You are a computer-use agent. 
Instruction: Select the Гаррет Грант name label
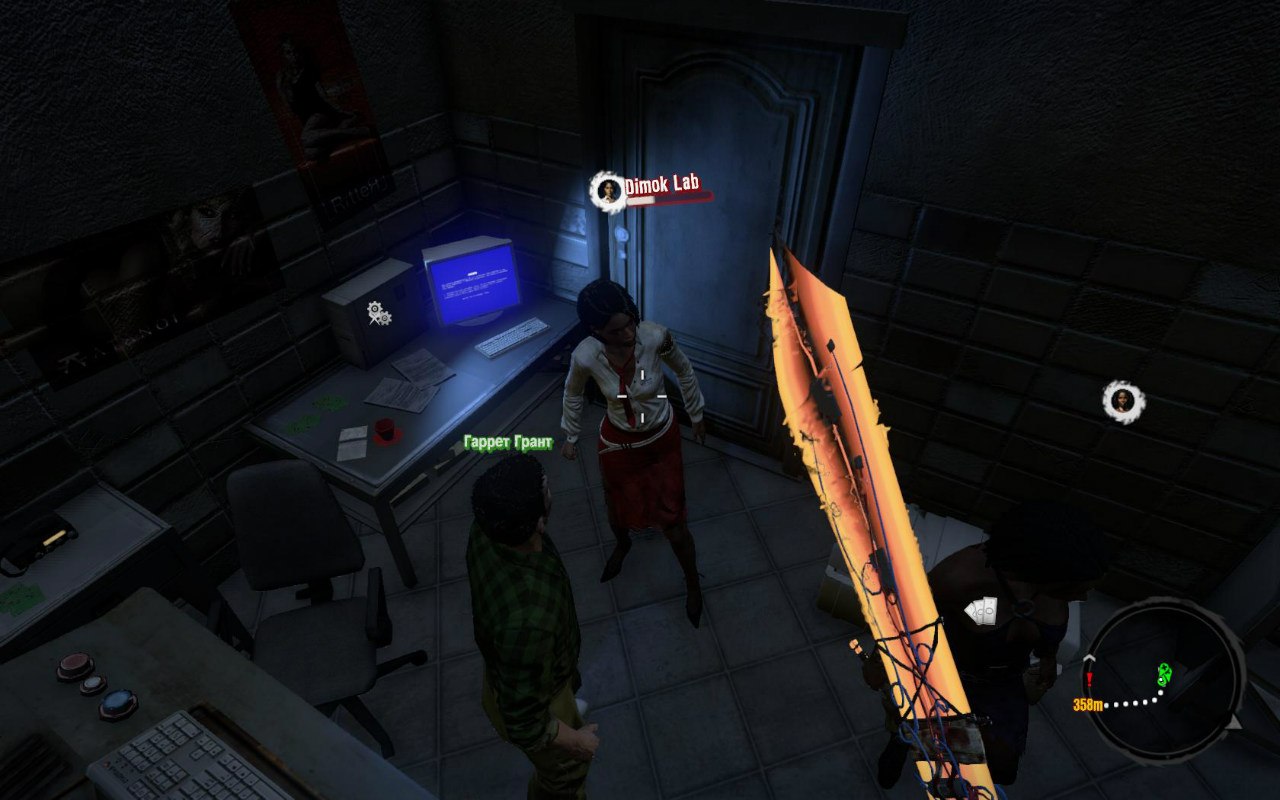point(508,442)
